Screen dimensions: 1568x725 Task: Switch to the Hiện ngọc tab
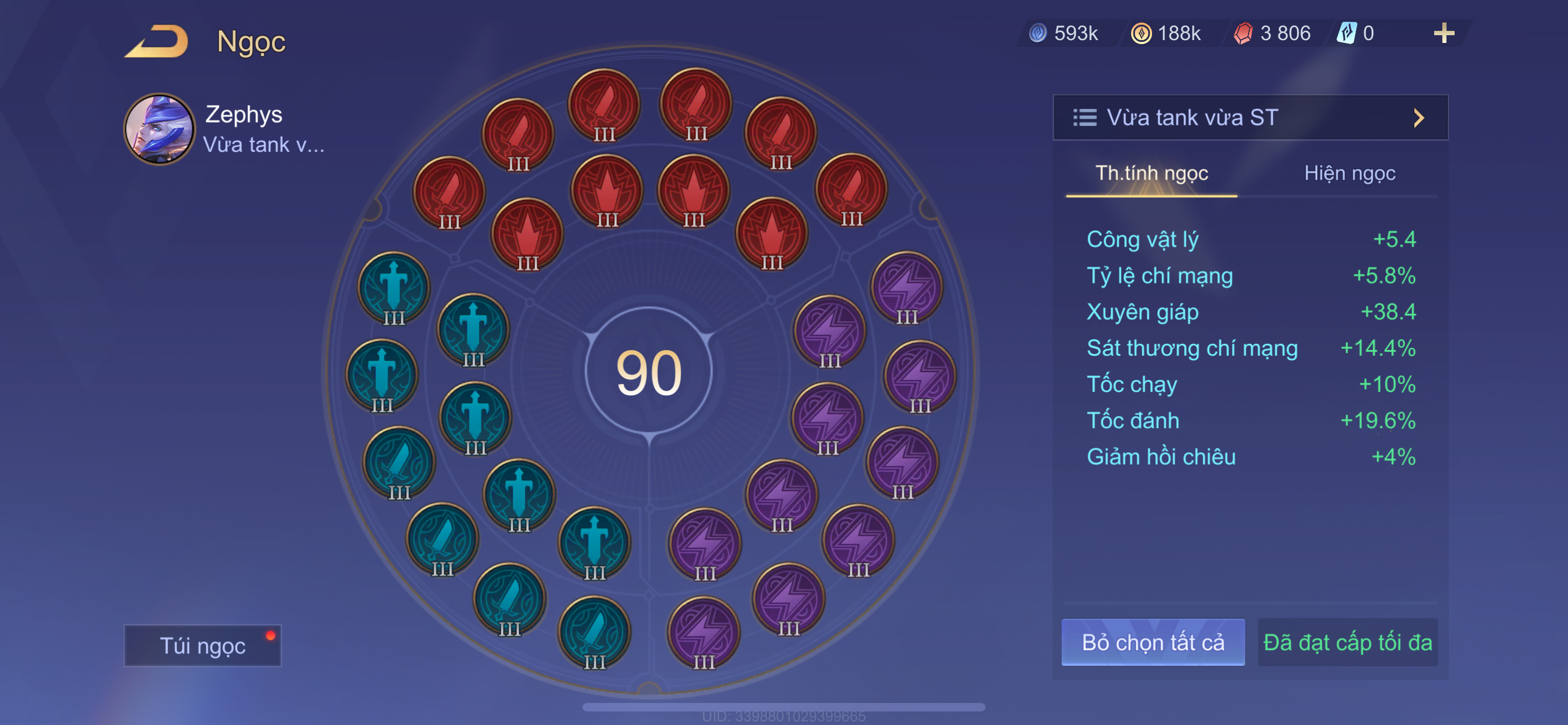click(1349, 173)
